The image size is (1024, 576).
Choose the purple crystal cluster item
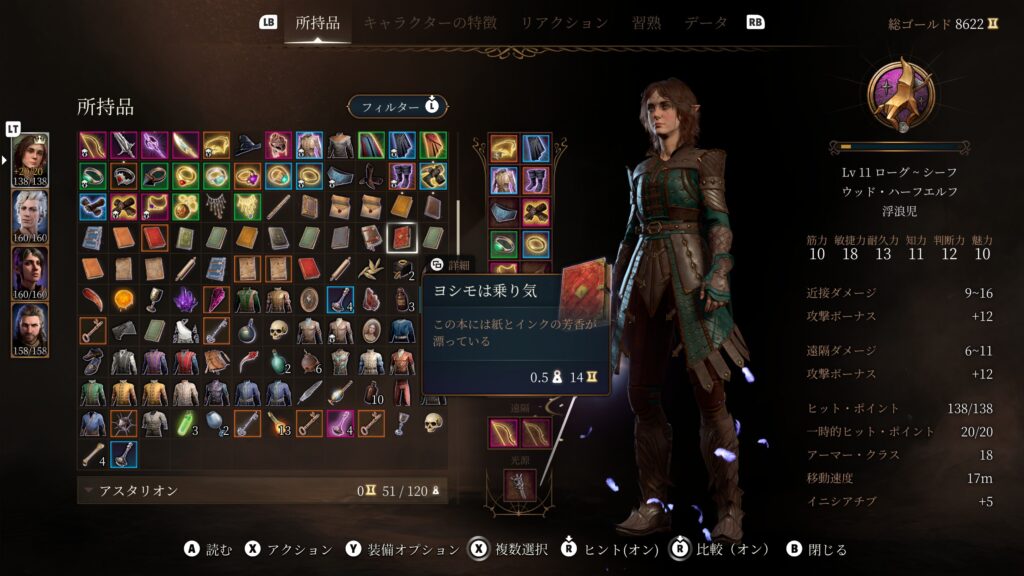[x=185, y=299]
